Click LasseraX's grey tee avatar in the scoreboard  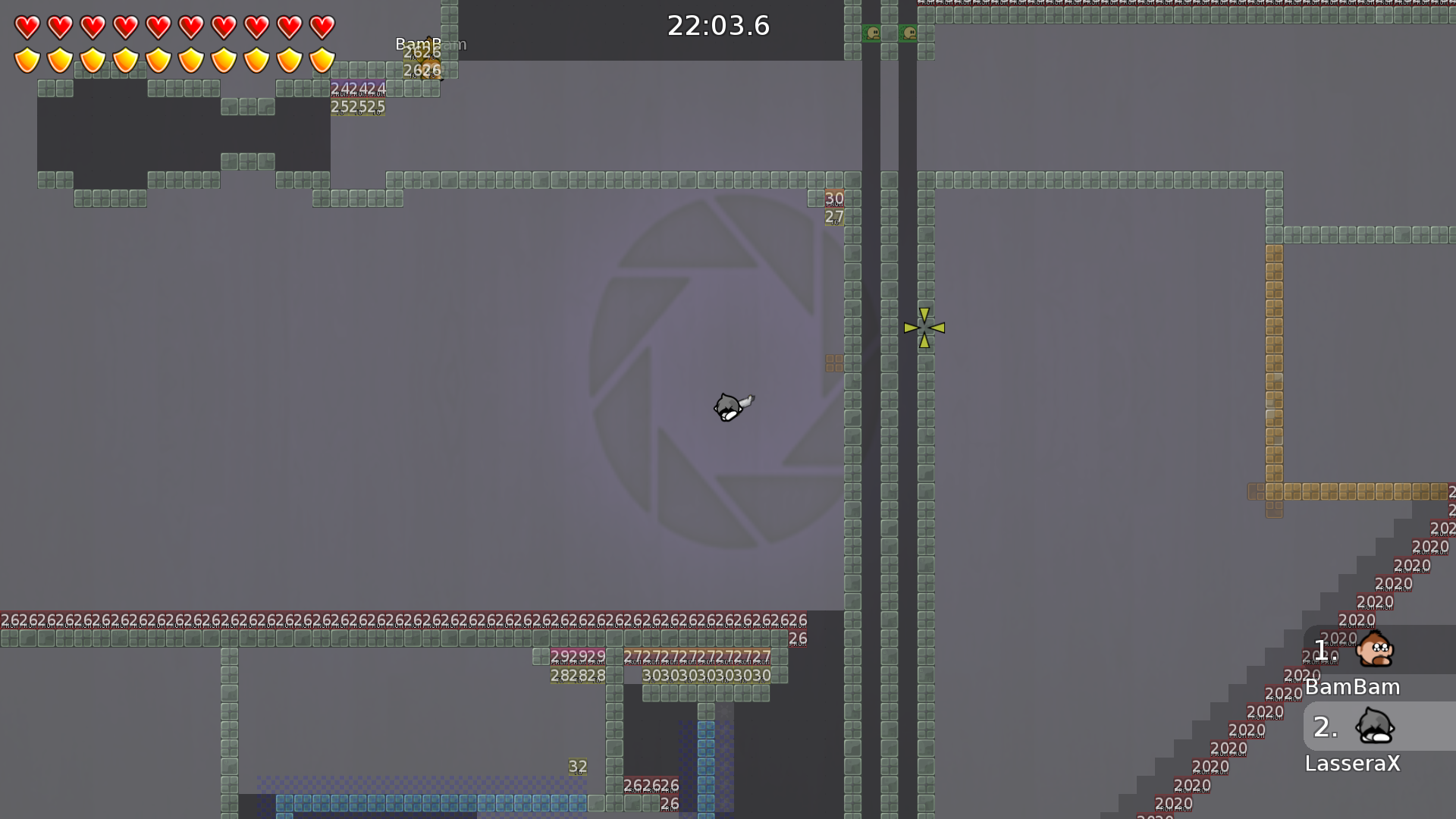tap(1374, 727)
